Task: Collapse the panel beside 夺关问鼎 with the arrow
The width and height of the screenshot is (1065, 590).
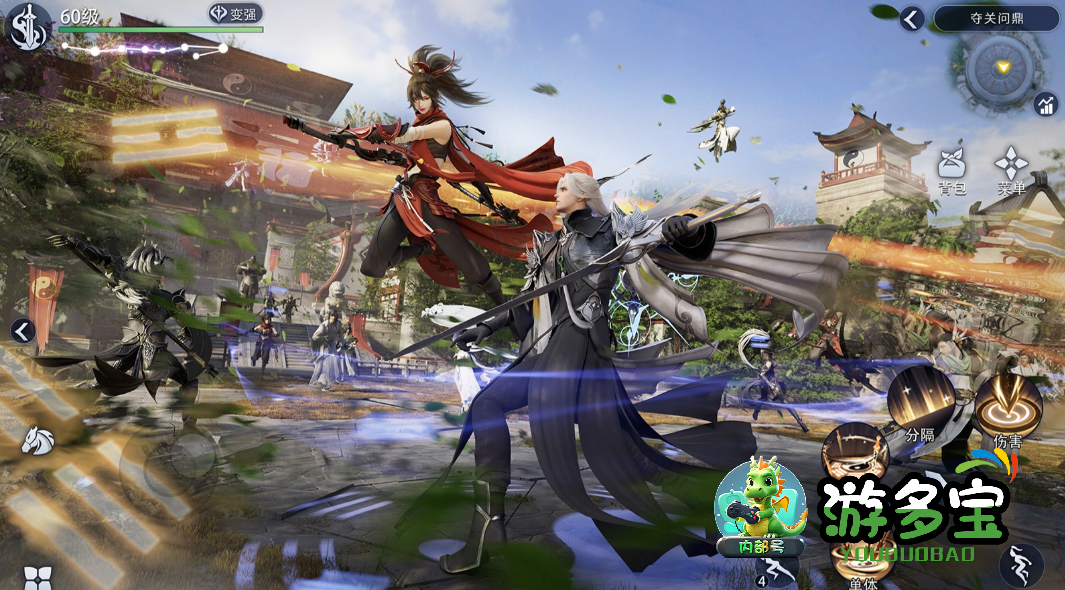Action: pos(911,18)
